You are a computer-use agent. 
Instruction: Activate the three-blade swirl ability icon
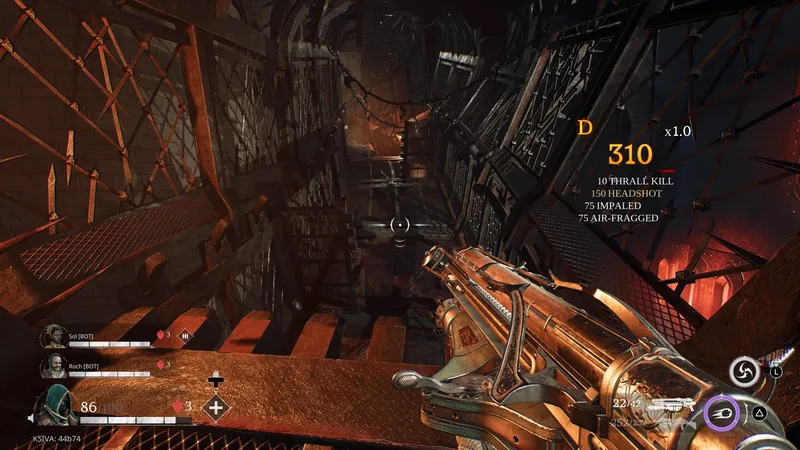pyautogui.click(x=743, y=373)
